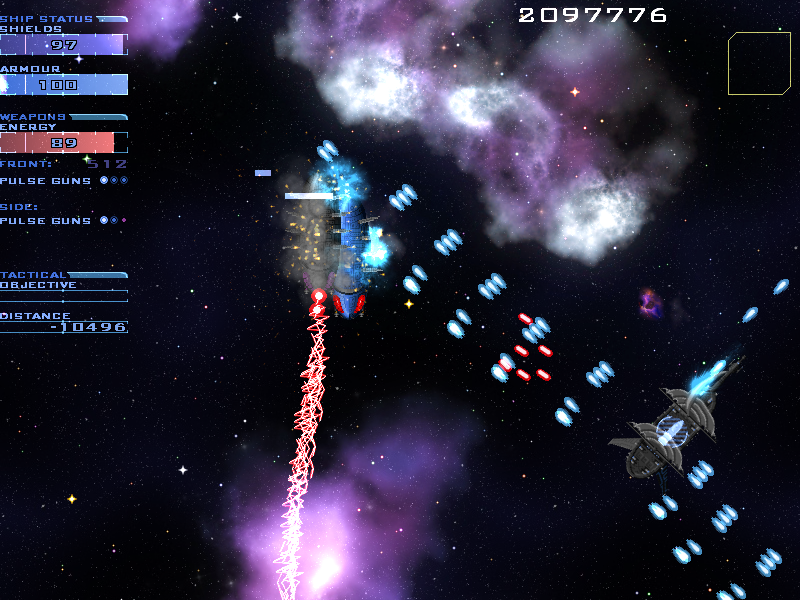Click the yellow-outlined radar box
This screenshot has width=800, height=600.
click(759, 63)
